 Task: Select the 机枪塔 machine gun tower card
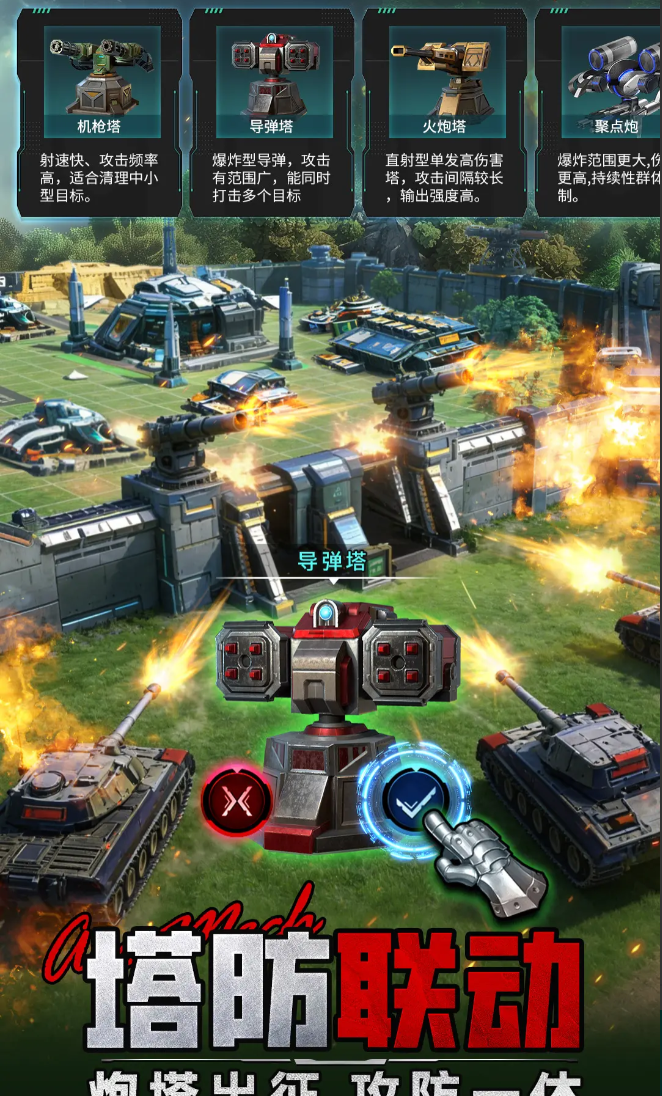click(99, 112)
